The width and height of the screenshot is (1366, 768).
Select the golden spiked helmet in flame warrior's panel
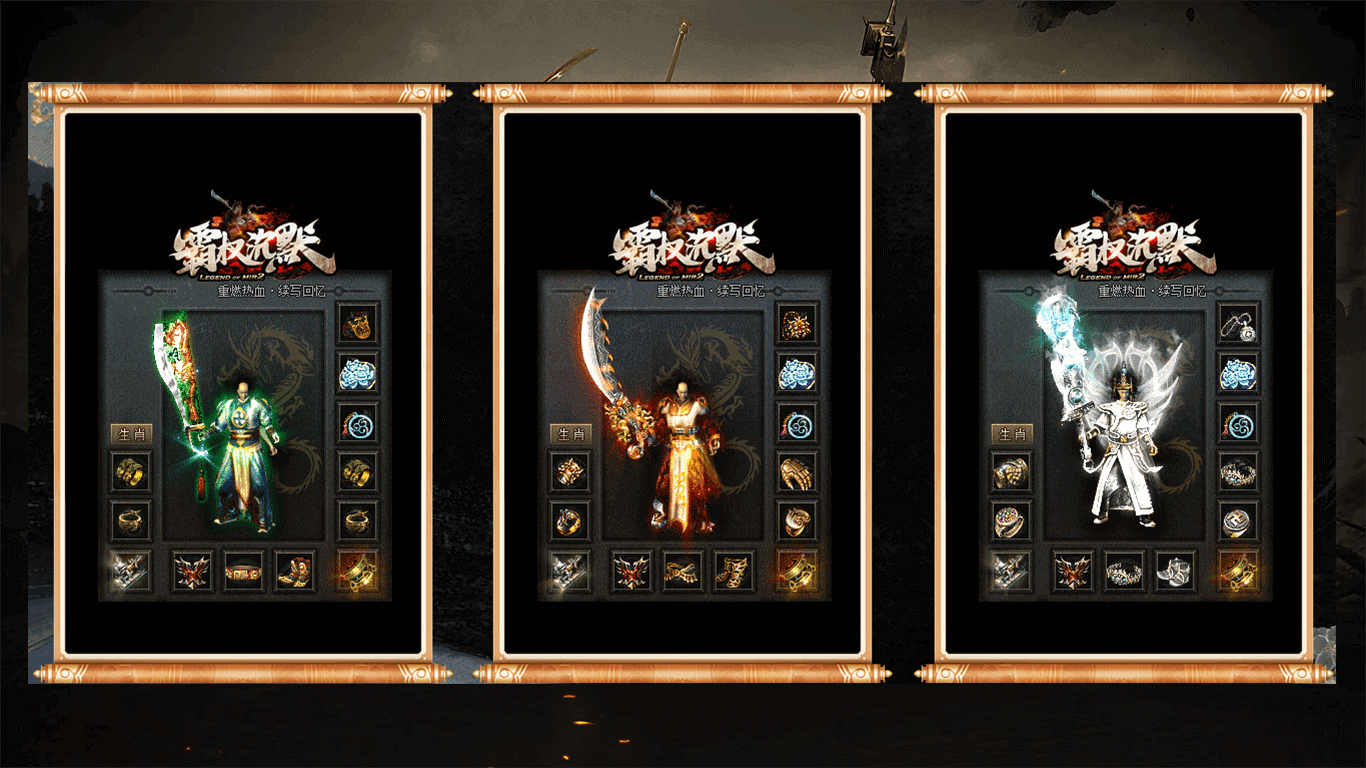797,323
